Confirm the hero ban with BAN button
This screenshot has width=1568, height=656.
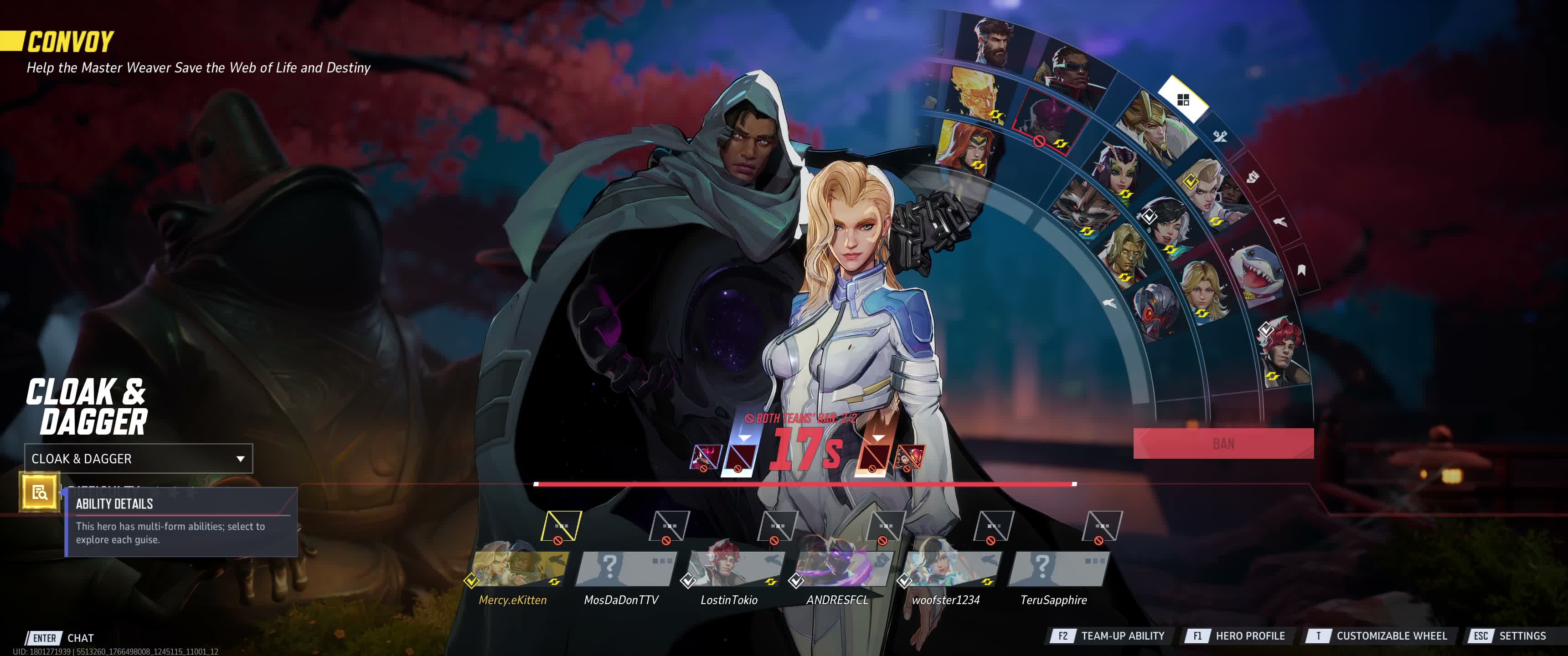pyautogui.click(x=1223, y=444)
